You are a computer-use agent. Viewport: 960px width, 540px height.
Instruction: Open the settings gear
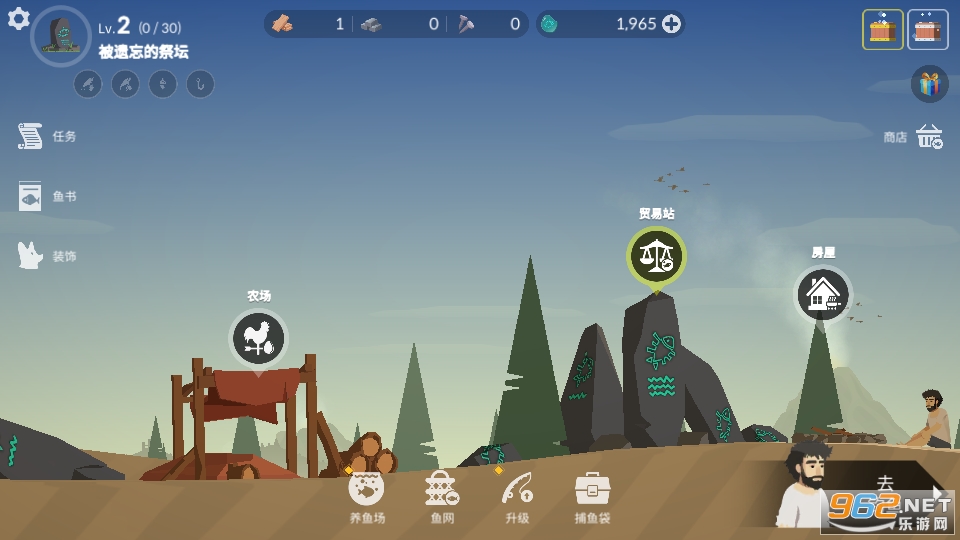19,19
